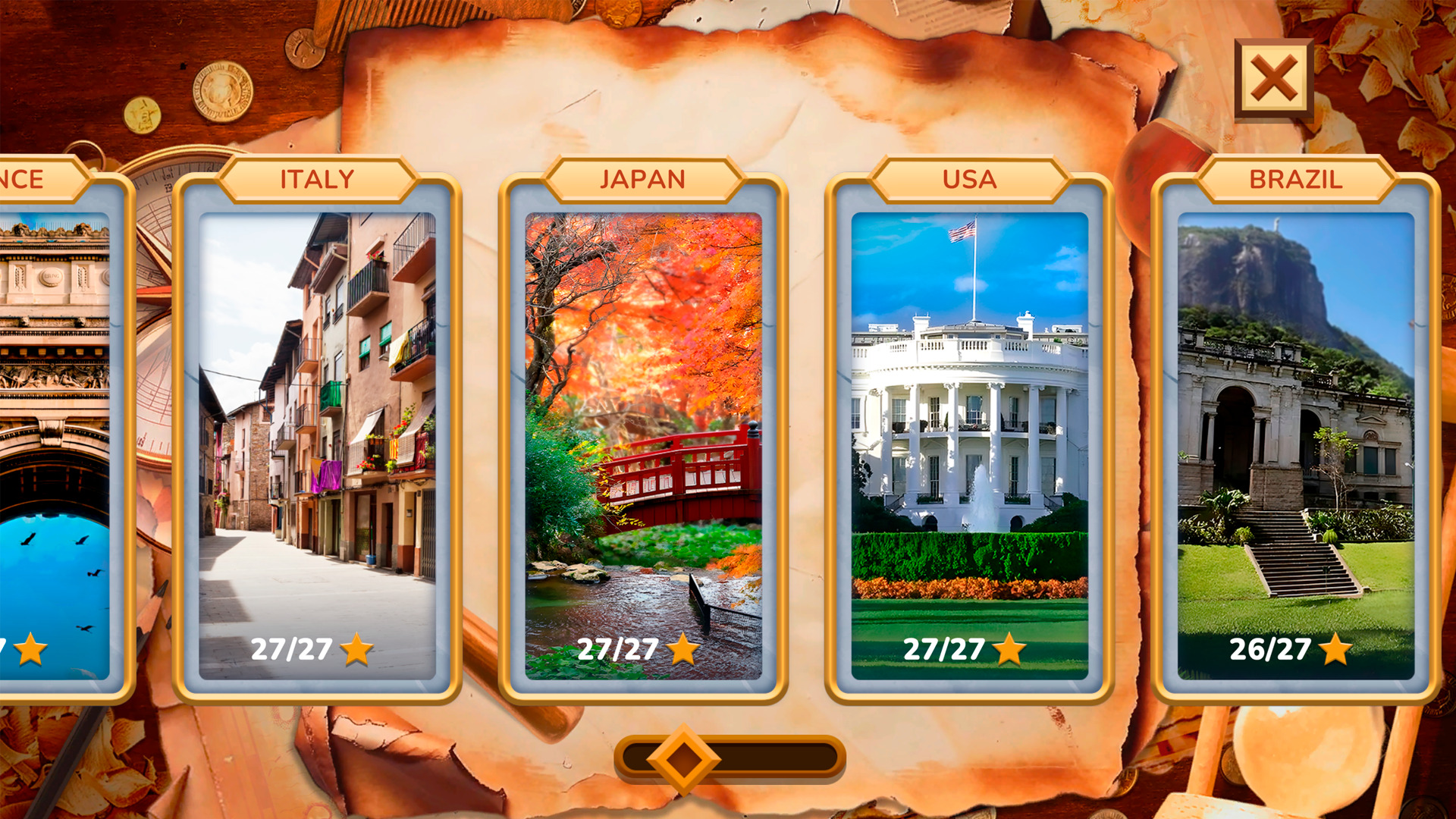Select the JAPAN banner label
Screen dimensions: 1456x819
(642, 179)
